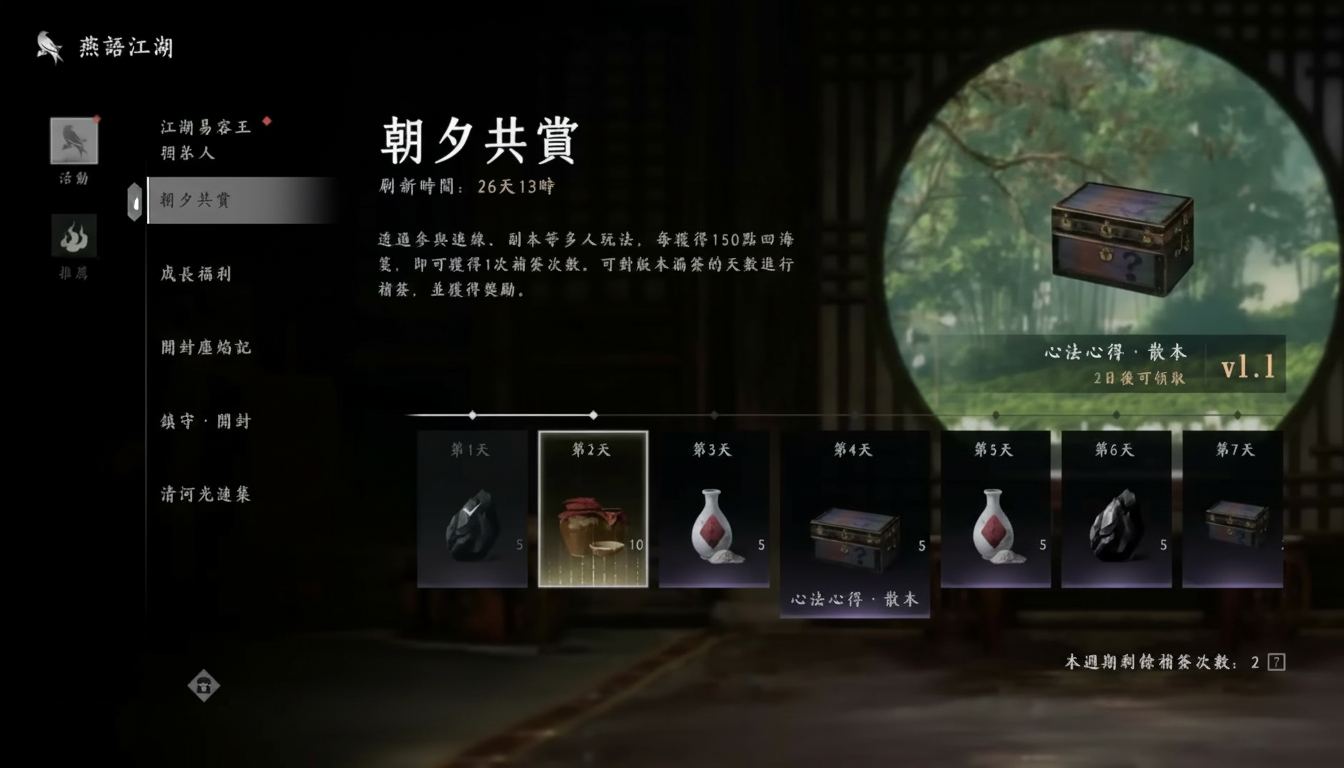Click the diamond emblem icon at bottom left

[204, 686]
